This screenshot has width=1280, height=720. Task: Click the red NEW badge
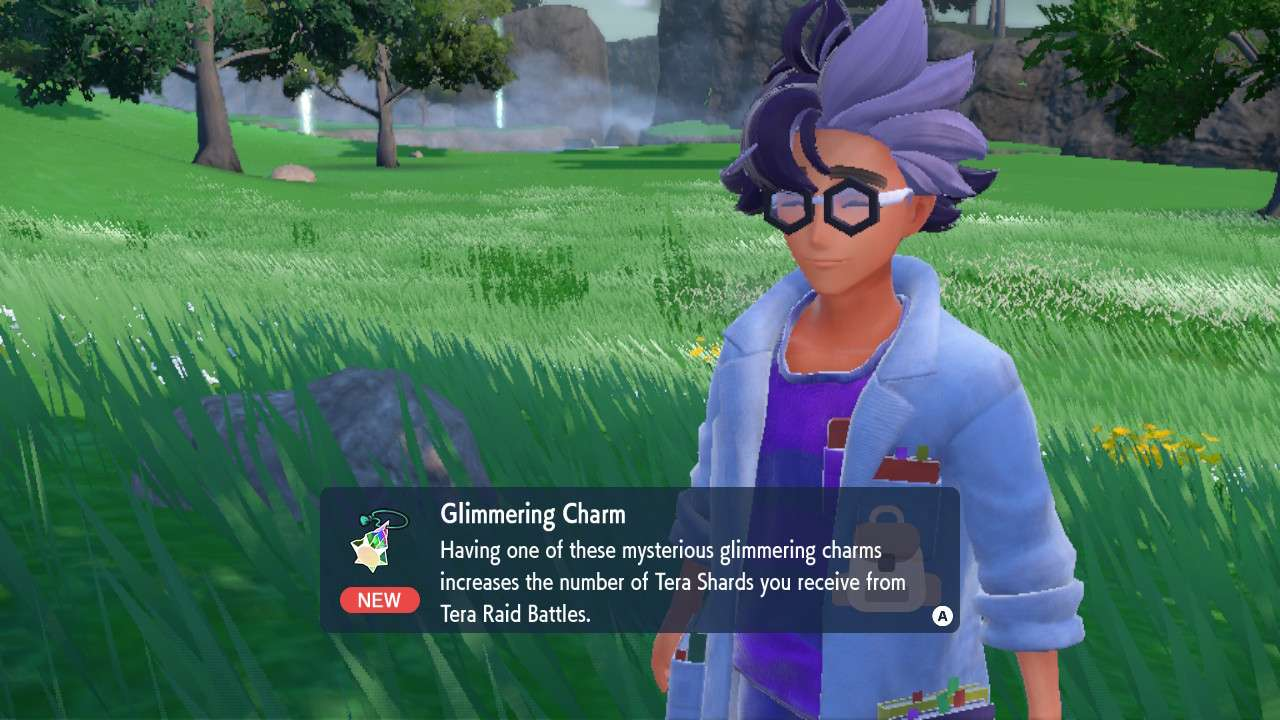[379, 600]
